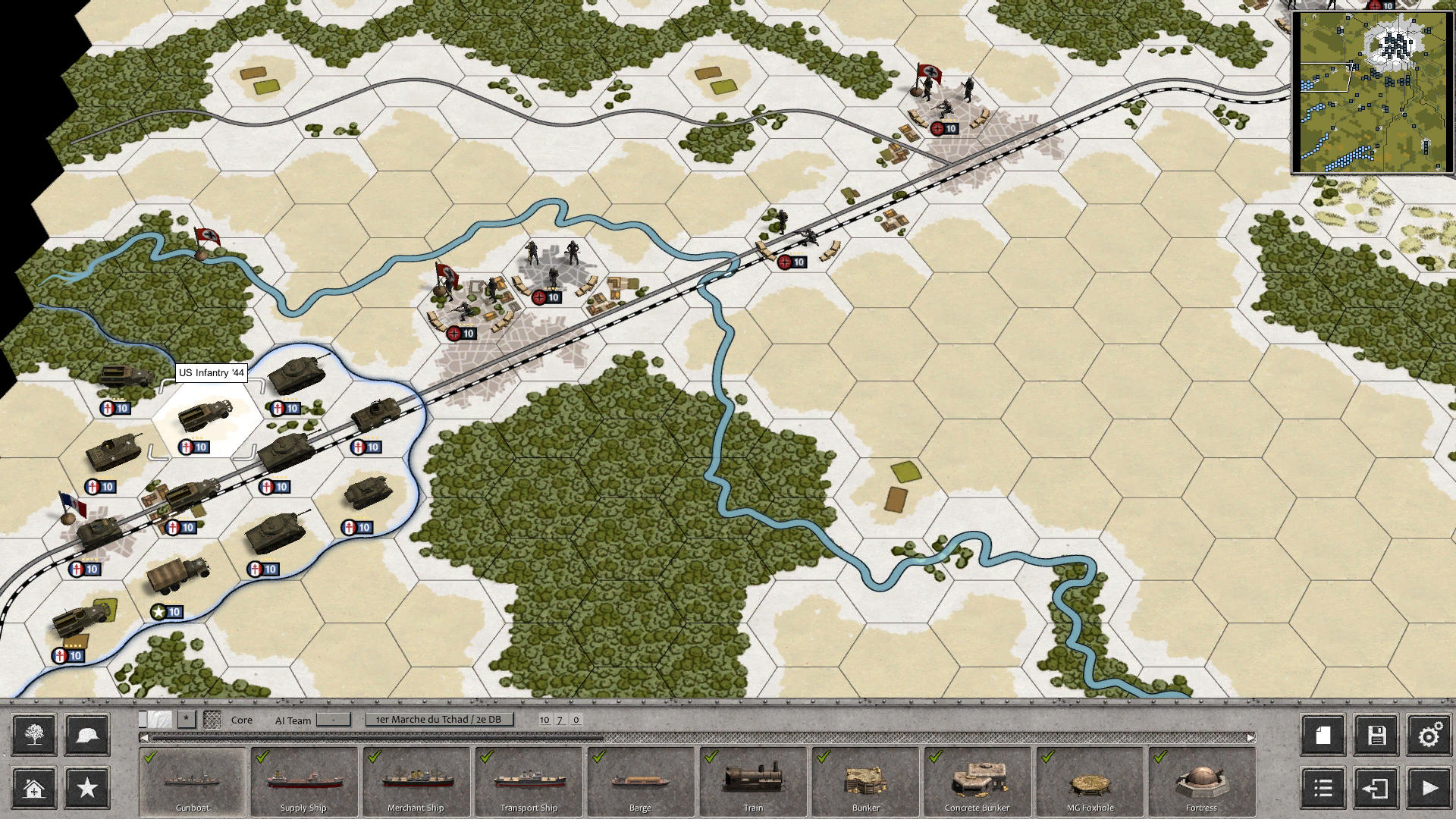The height and width of the screenshot is (819, 1456).
Task: Click the tree terrain icon
Action: (33, 734)
